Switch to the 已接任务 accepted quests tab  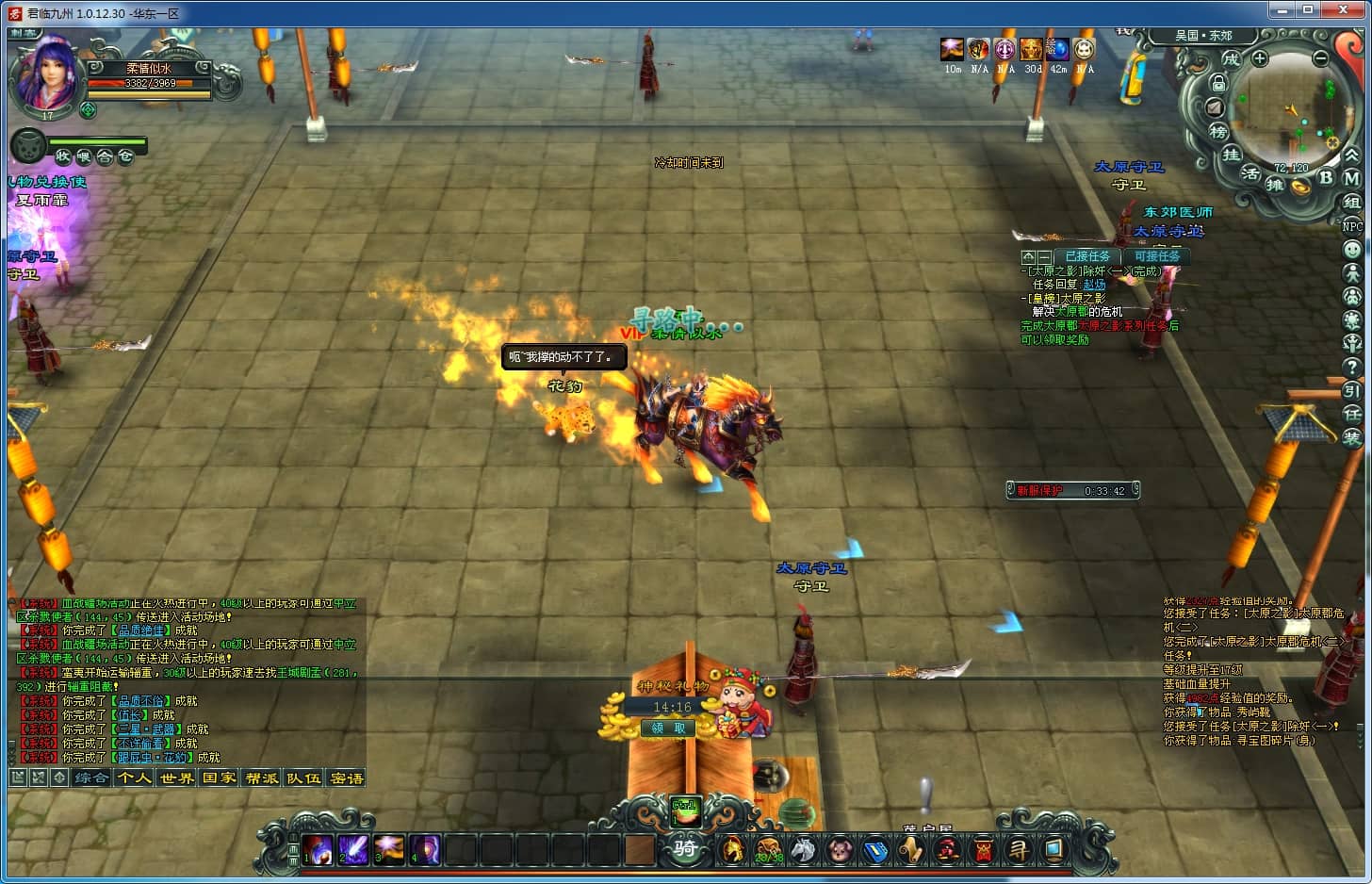[x=1087, y=256]
